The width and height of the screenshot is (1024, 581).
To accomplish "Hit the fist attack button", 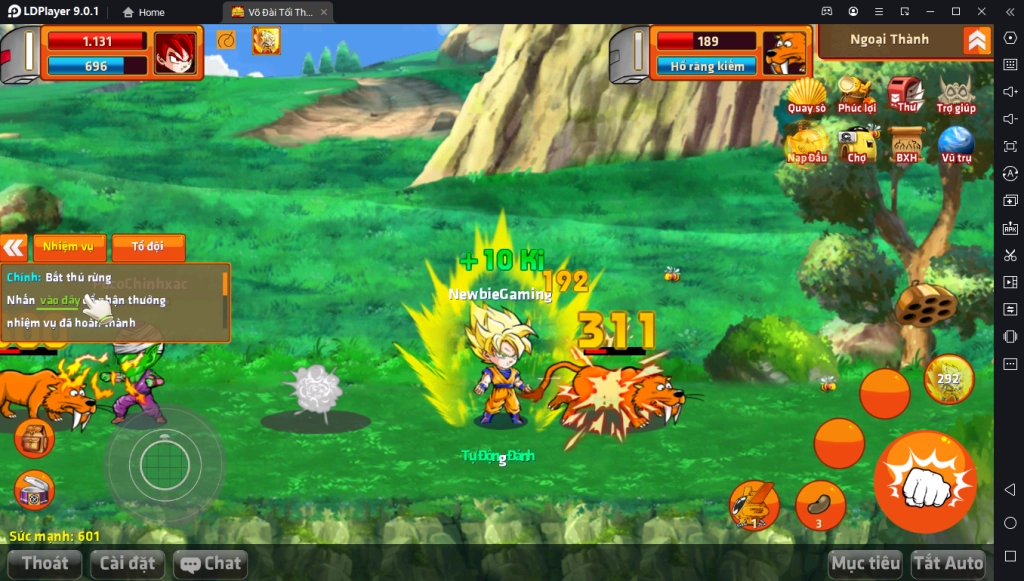I will tap(924, 482).
